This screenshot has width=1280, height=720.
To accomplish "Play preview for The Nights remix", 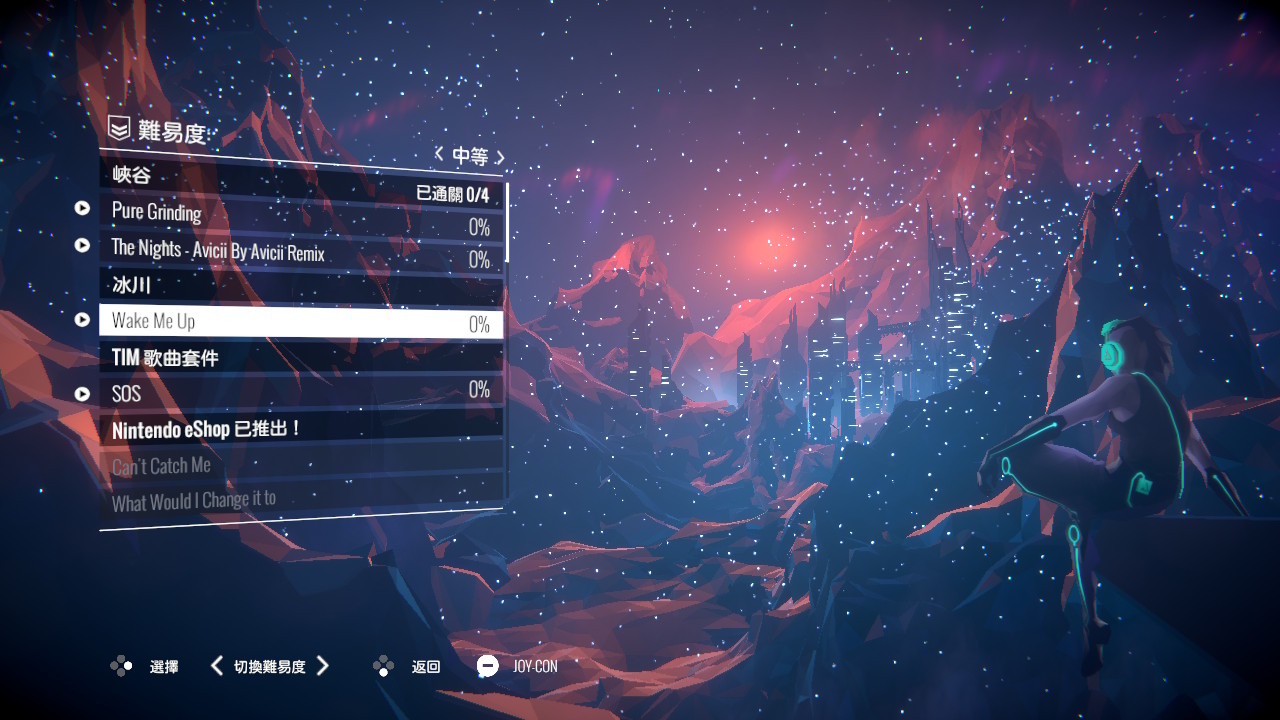I will point(83,245).
